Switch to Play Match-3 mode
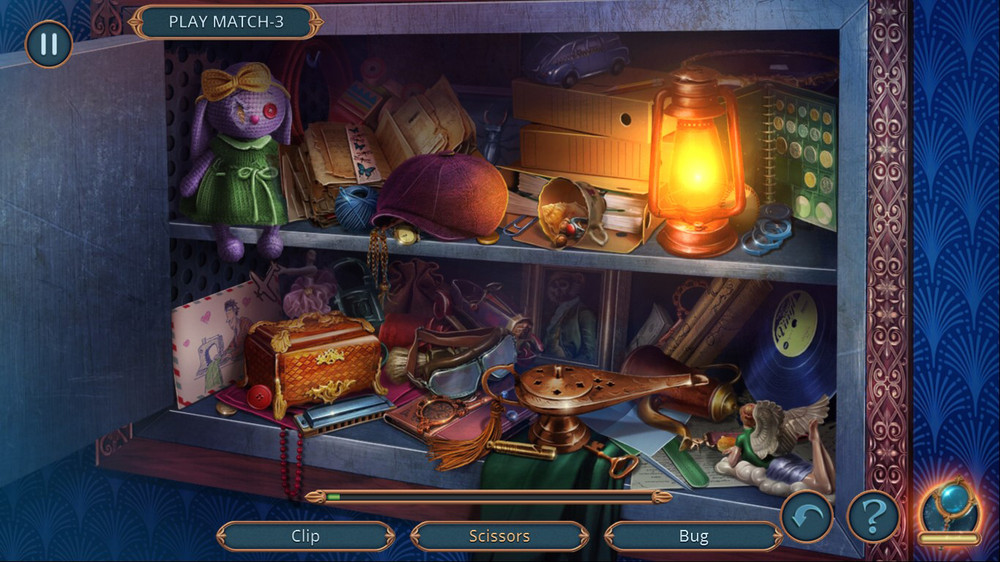1000x562 pixels. point(226,22)
